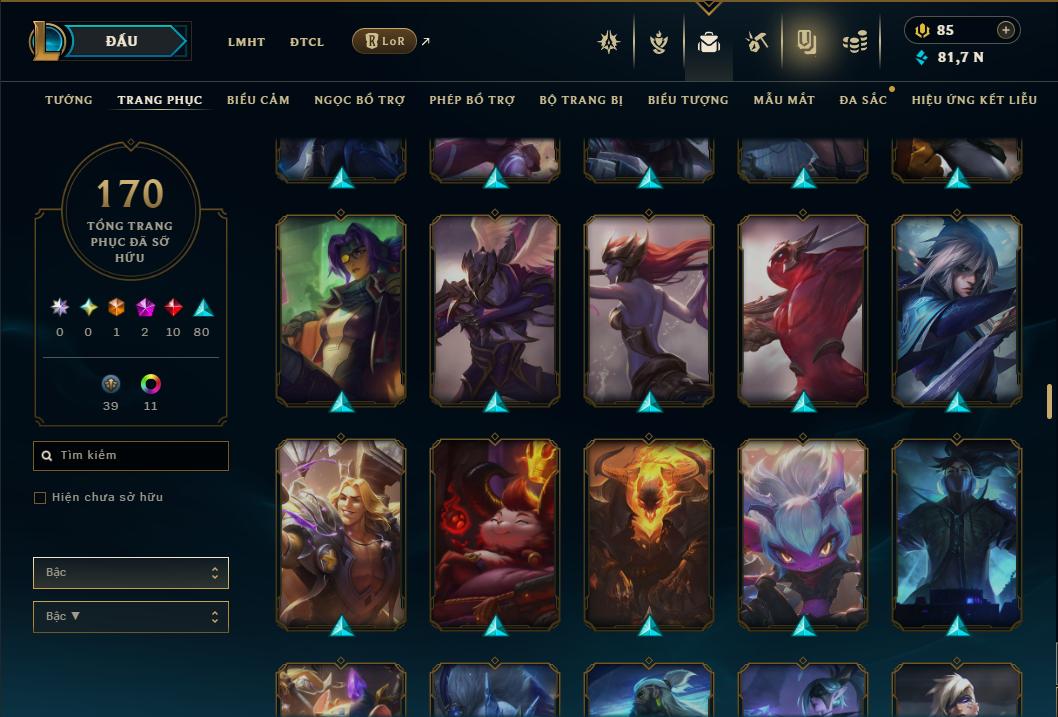Switch to the LMHT game tab

coord(246,42)
